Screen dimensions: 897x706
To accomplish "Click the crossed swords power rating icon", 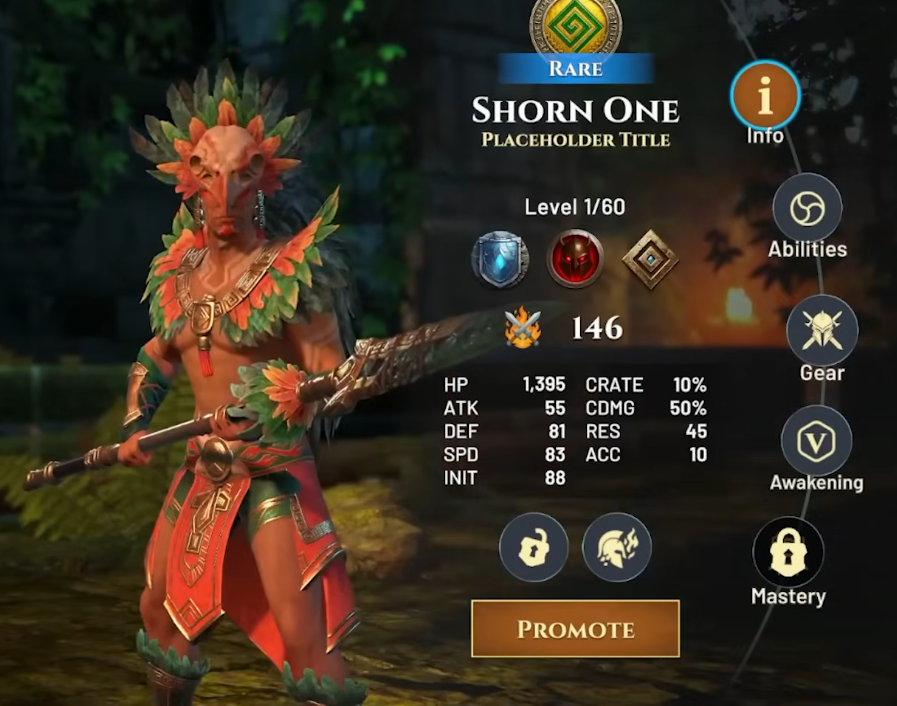I will (x=523, y=328).
